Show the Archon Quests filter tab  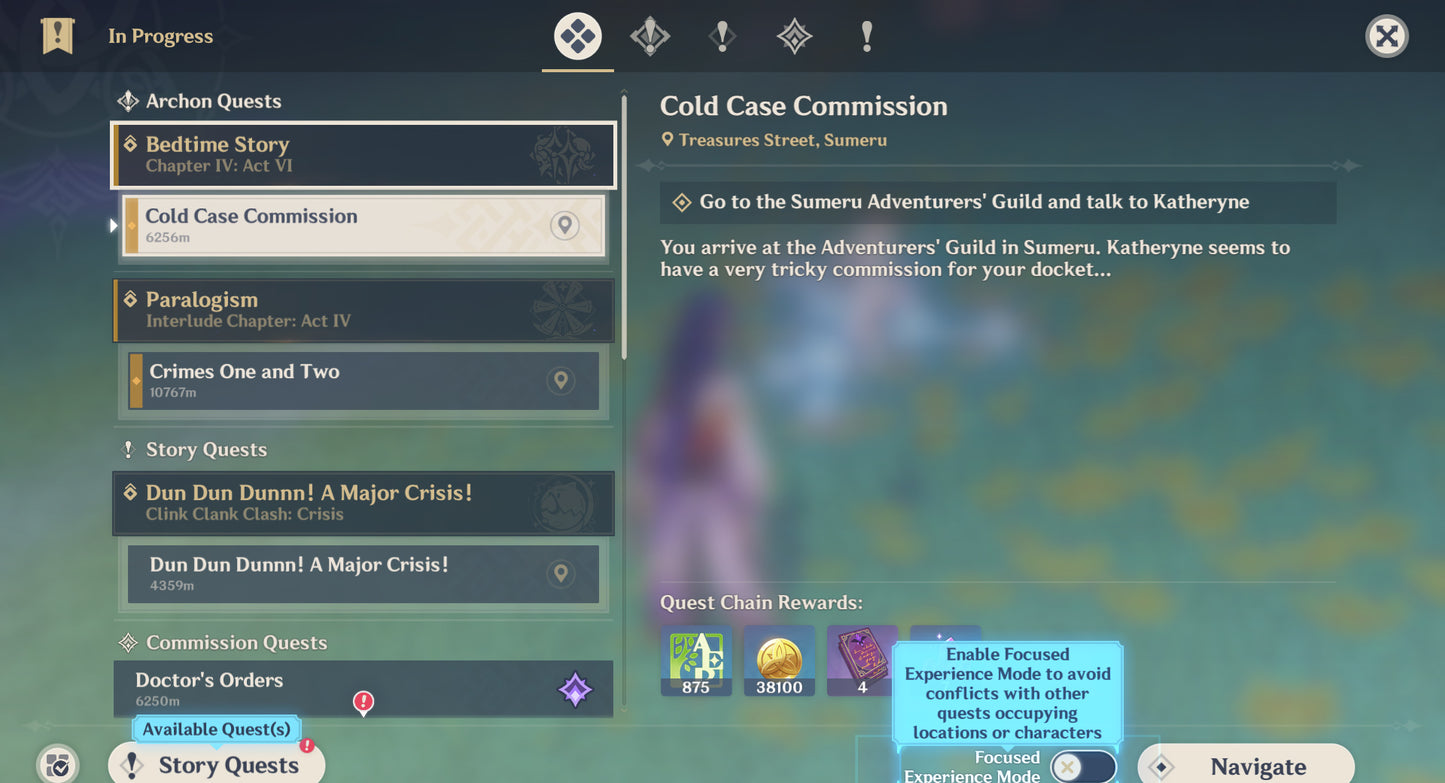[x=650, y=37]
